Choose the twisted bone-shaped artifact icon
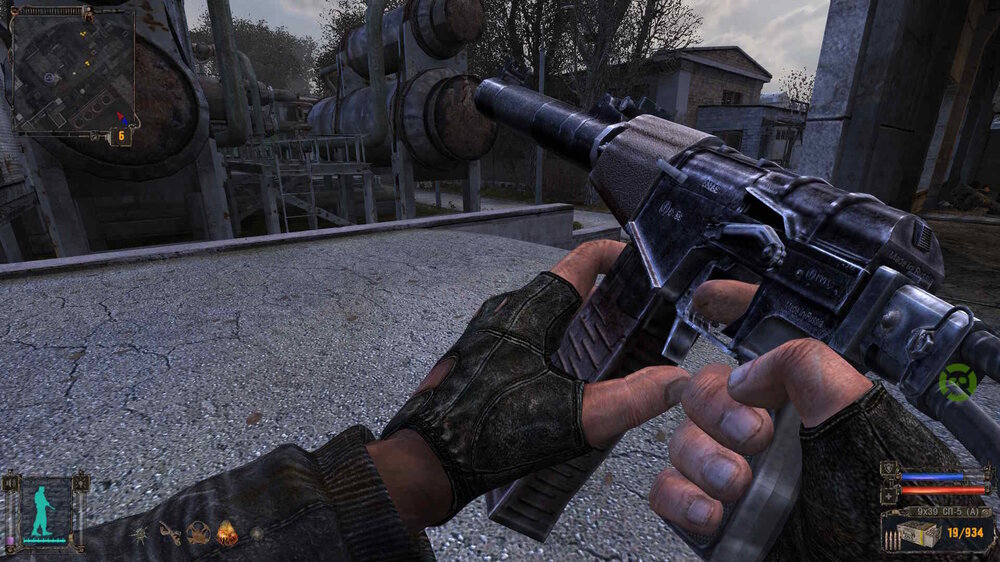This screenshot has width=1000, height=562. point(169,533)
